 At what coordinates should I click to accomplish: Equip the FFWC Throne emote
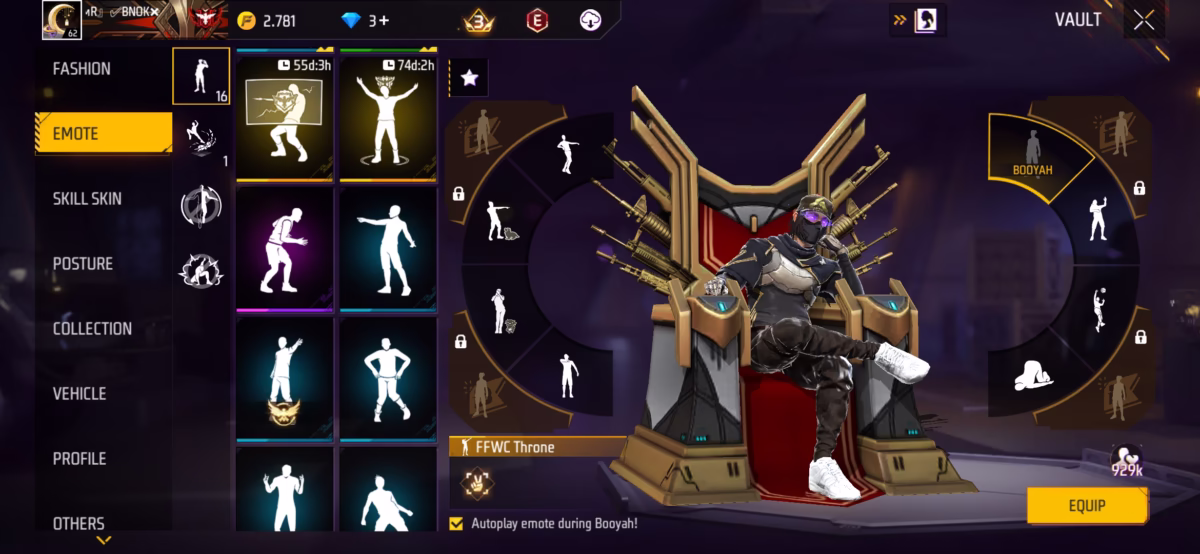[x=1087, y=506]
